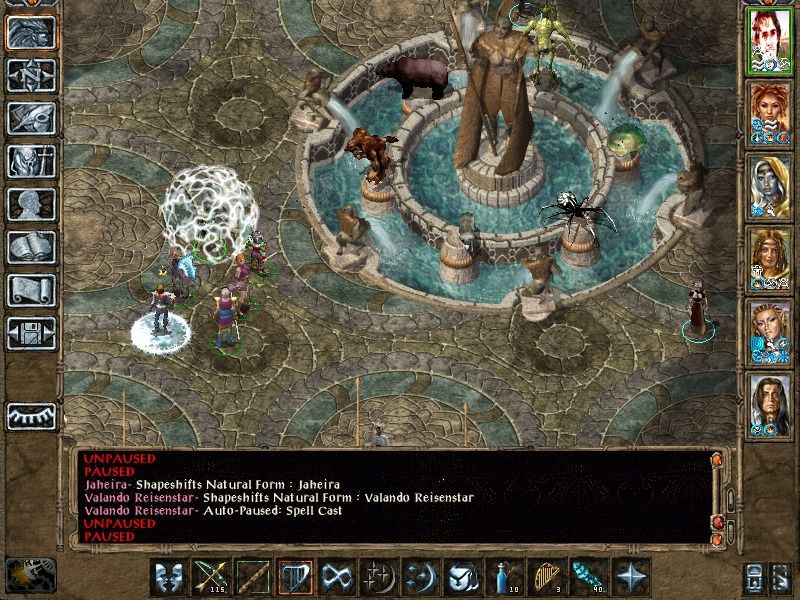Open the priest scroll button
Screen dimensions: 800x600
coord(31,290)
